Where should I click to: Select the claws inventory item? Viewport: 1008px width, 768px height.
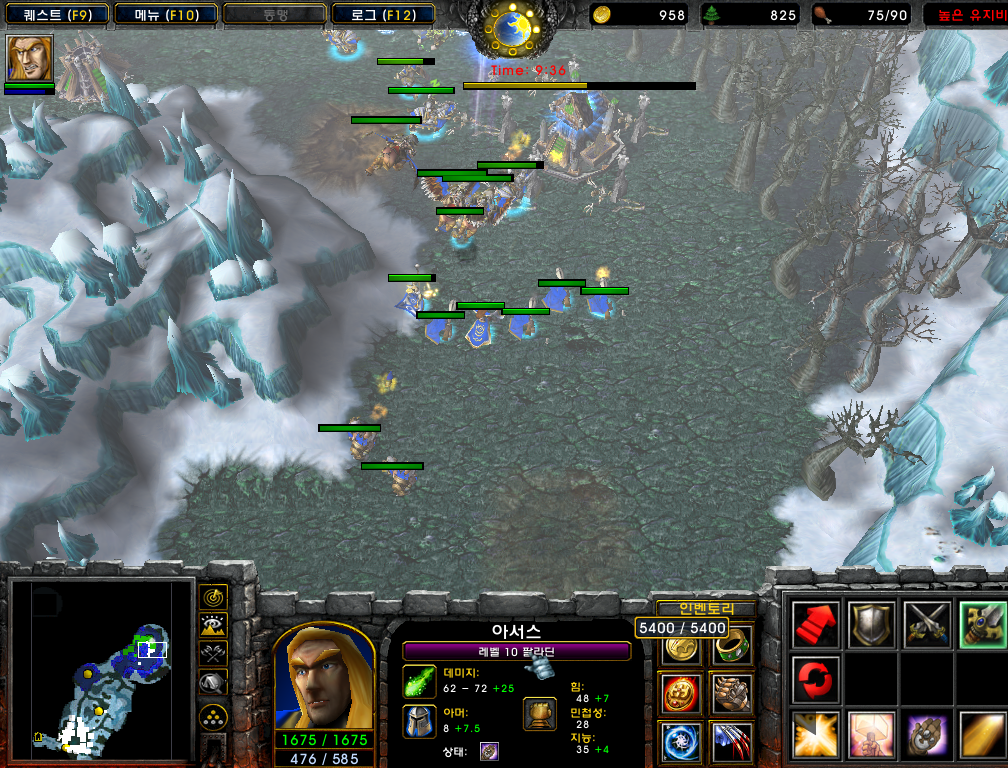click(732, 741)
